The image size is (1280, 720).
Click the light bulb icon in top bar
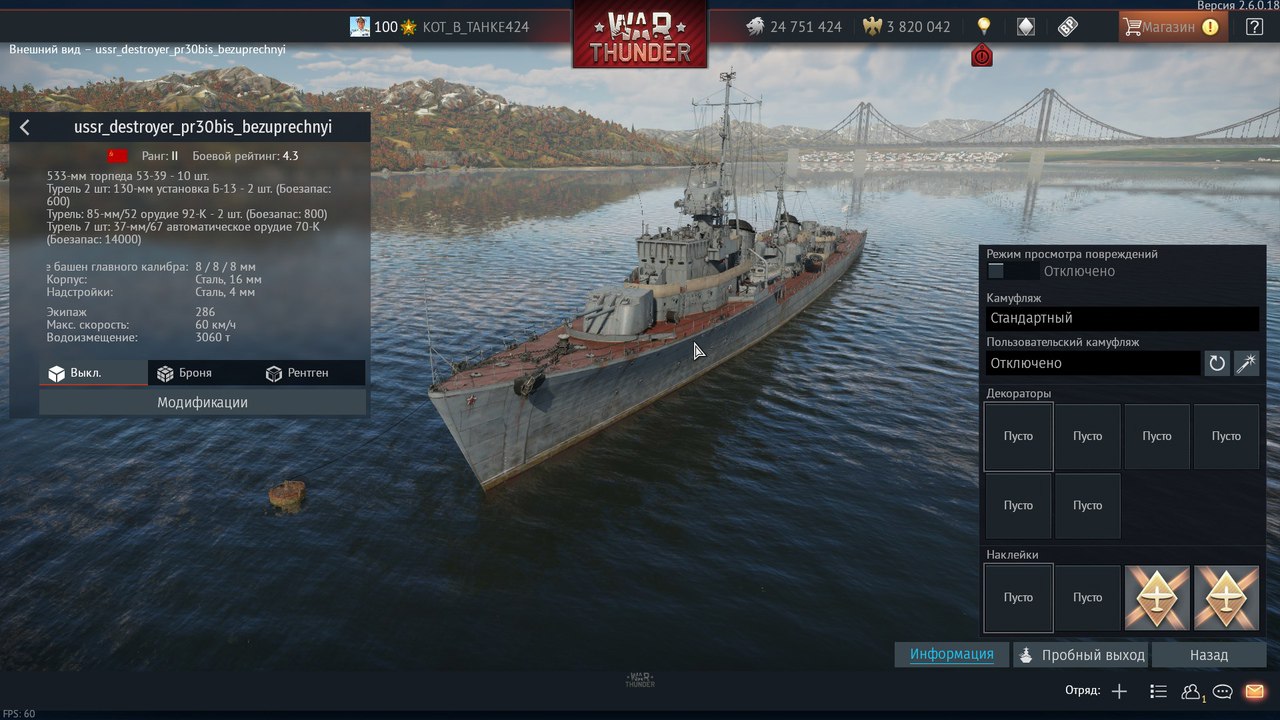tap(983, 26)
